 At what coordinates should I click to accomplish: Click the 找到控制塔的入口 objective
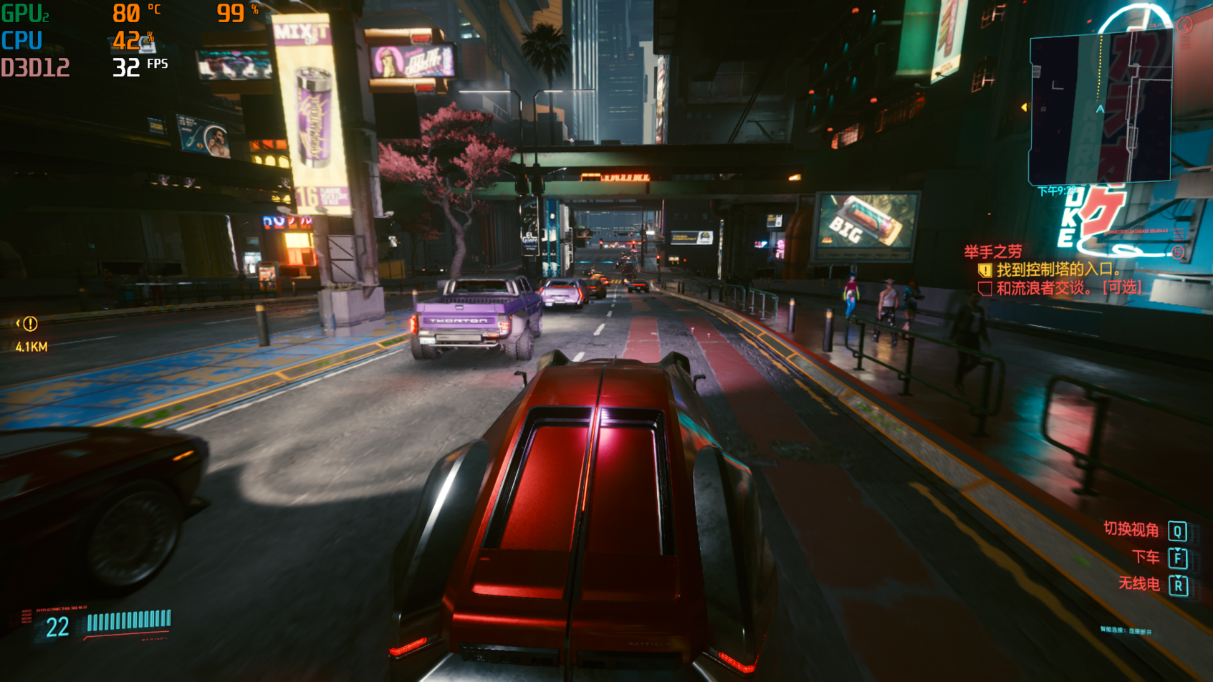(x=1058, y=270)
